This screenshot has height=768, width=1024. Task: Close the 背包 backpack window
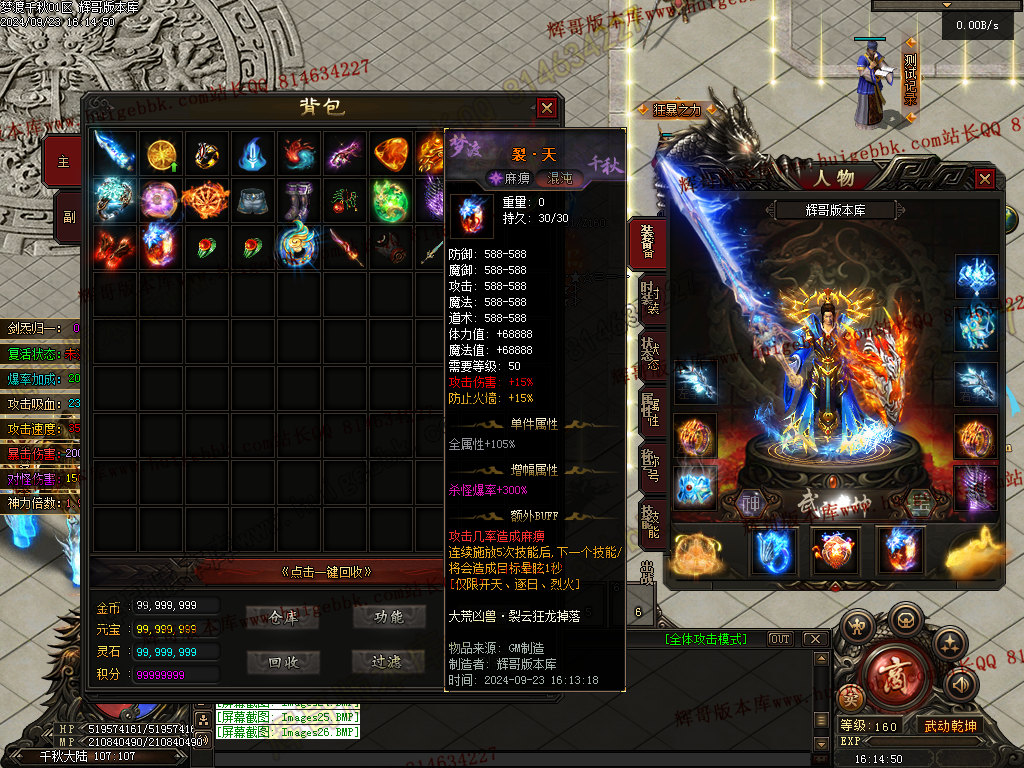click(x=546, y=108)
